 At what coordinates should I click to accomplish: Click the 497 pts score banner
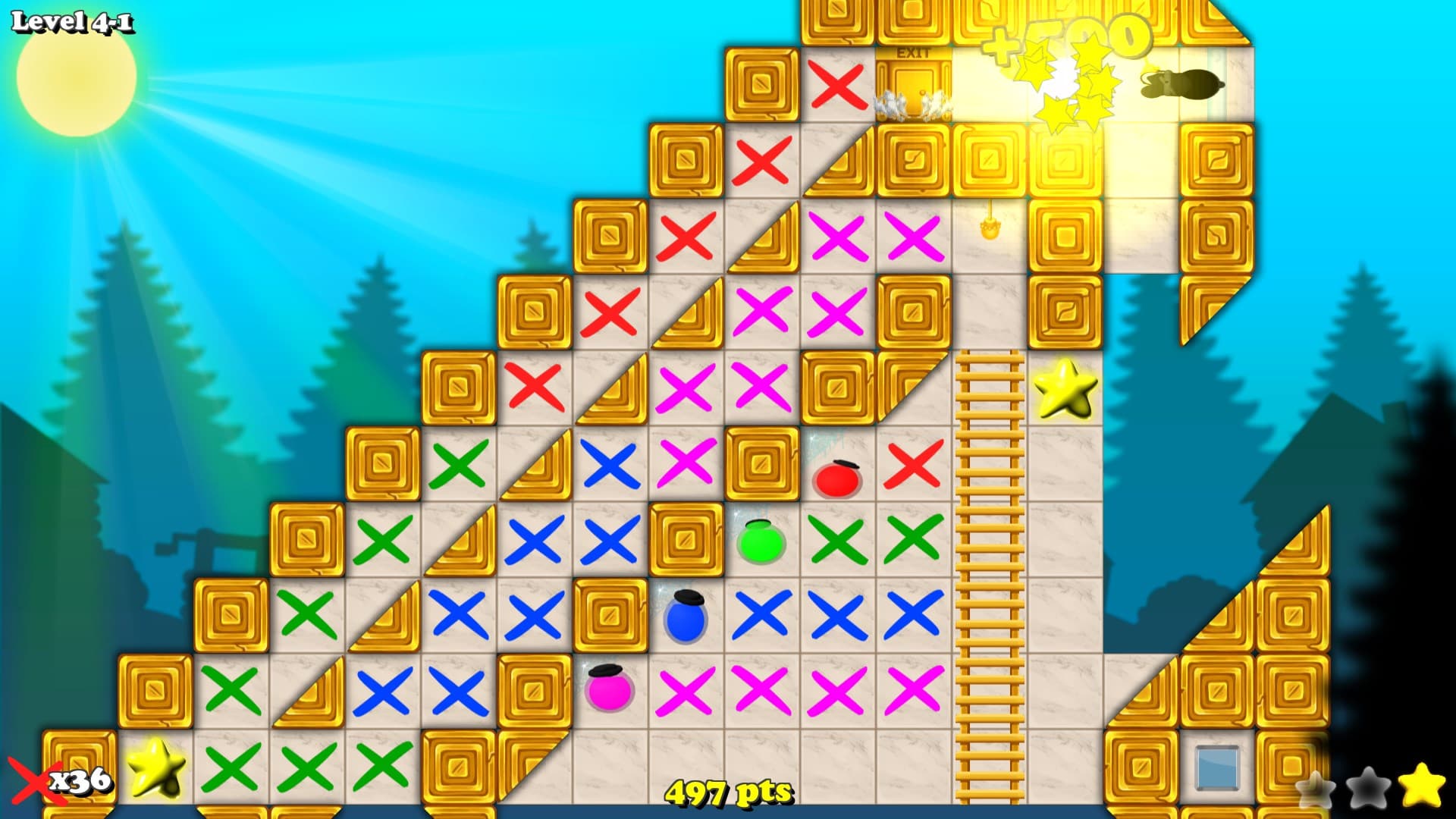point(730,791)
